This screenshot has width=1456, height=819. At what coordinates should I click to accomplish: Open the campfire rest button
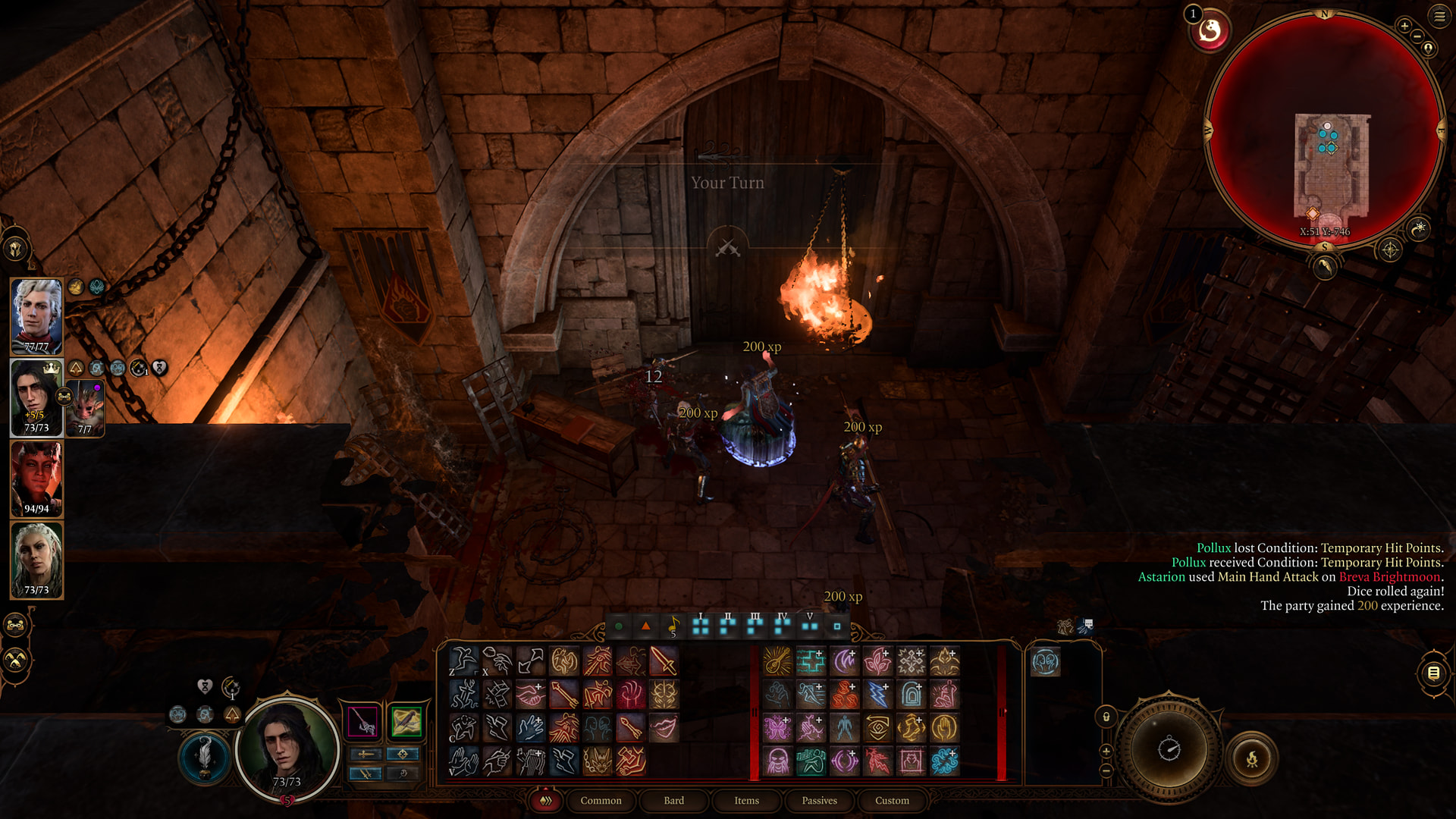point(1252,758)
